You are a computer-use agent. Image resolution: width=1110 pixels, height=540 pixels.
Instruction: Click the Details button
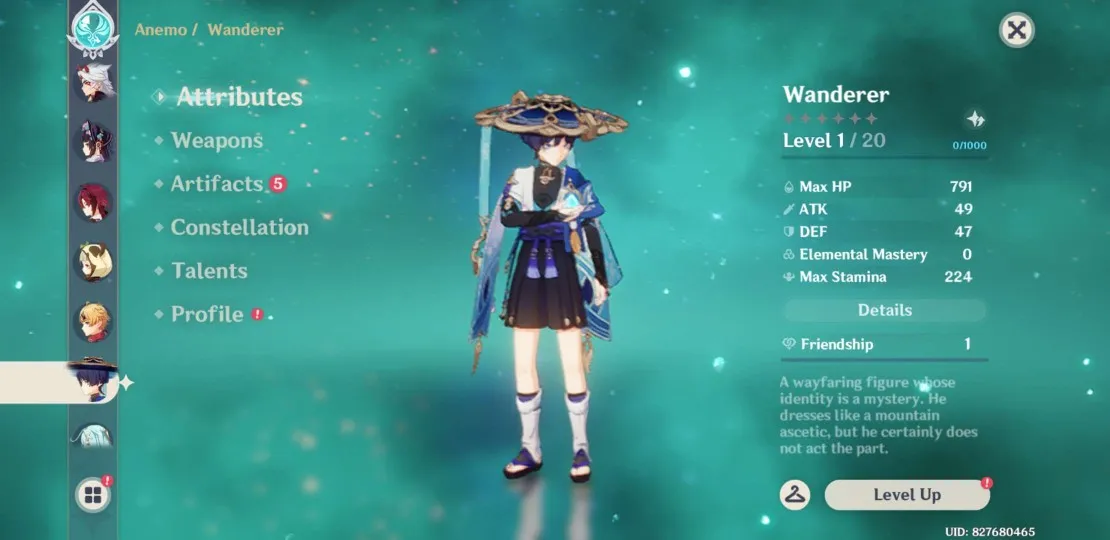point(884,310)
